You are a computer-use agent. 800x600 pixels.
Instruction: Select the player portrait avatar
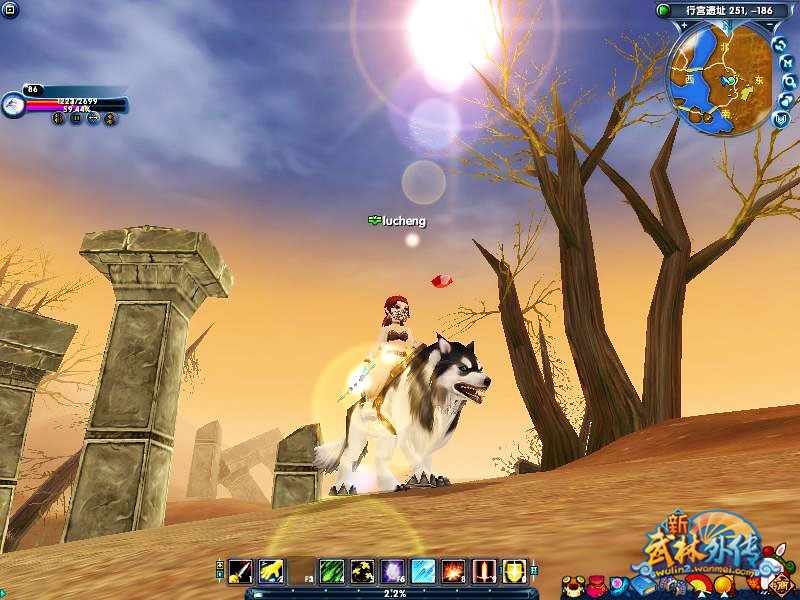[x=13, y=104]
